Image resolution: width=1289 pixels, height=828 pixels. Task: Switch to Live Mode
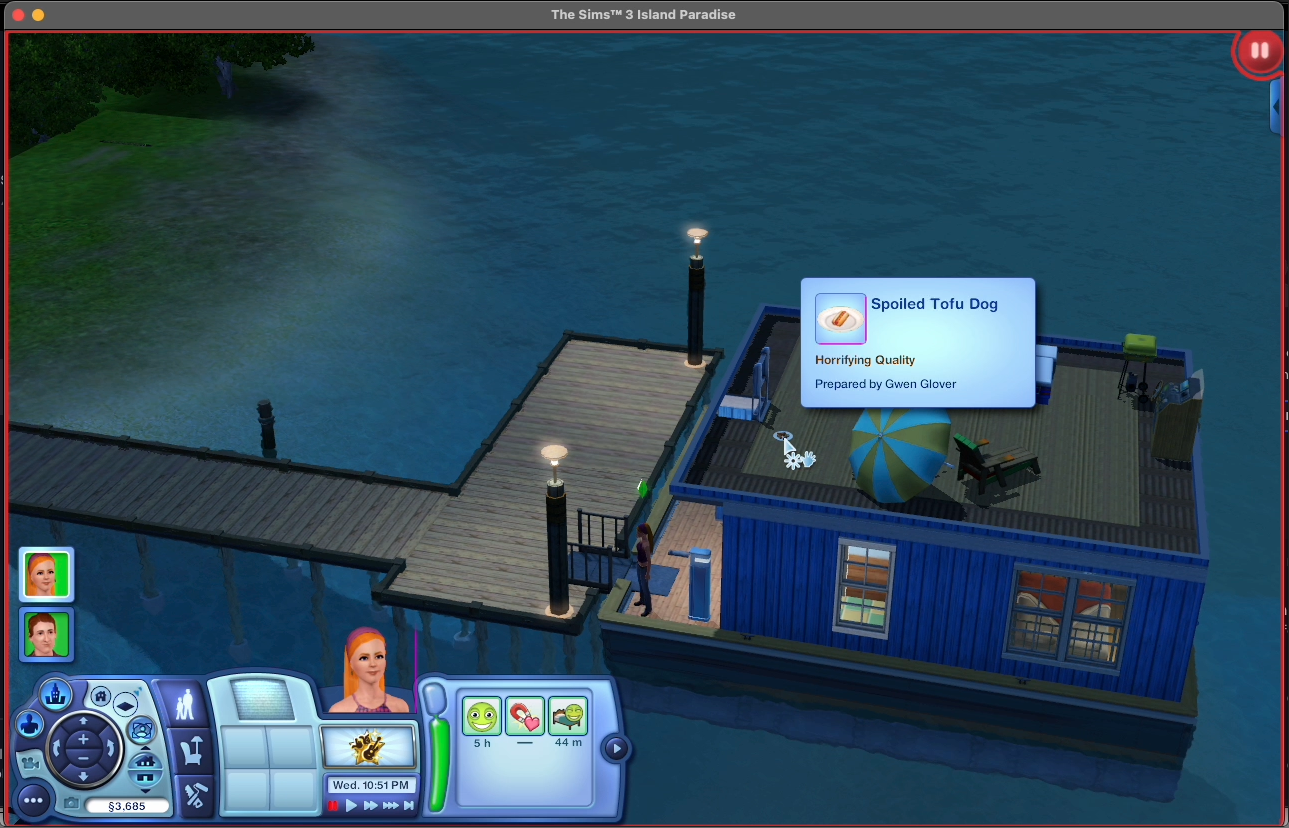point(185,706)
